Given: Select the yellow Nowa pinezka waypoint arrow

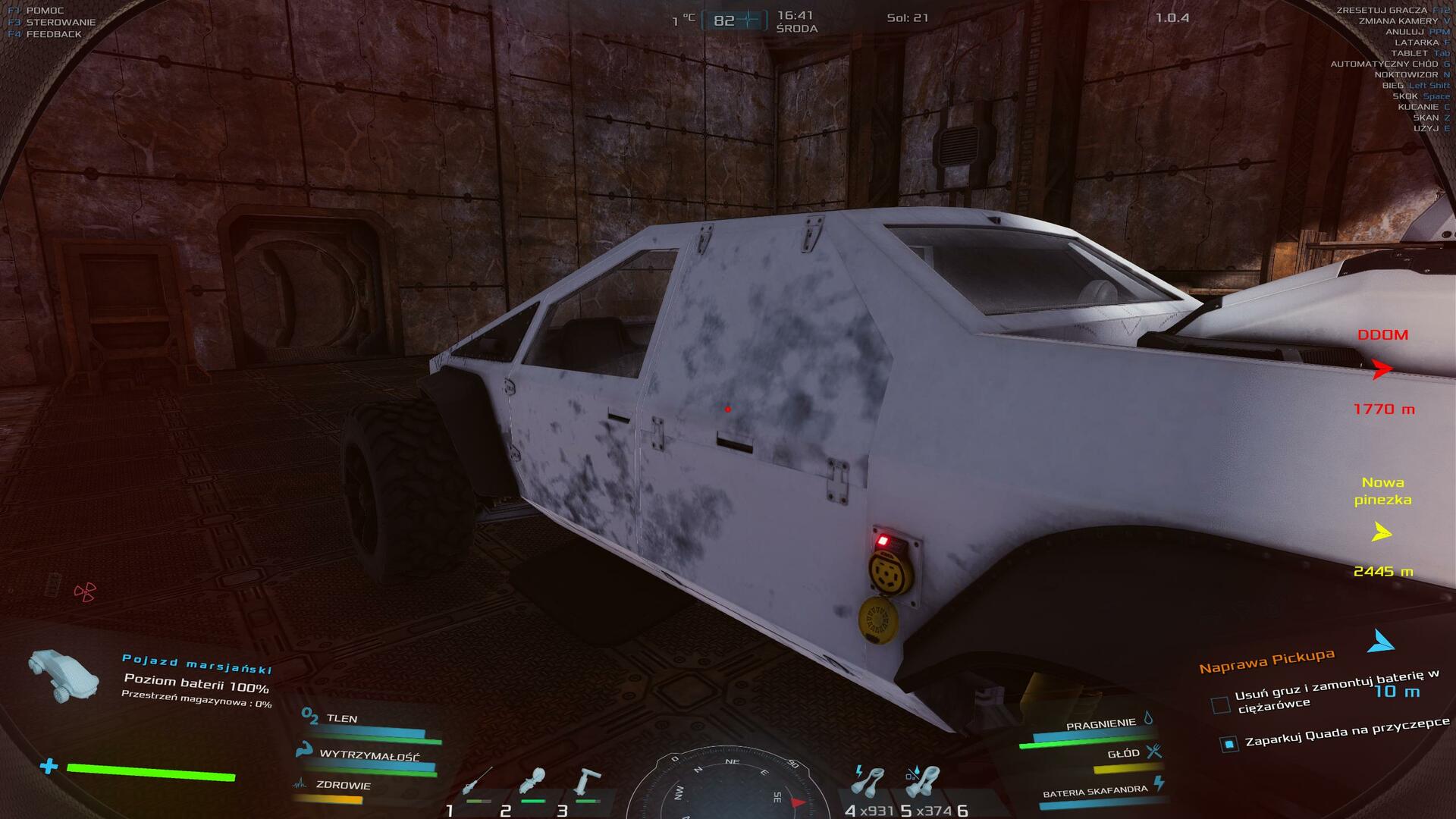Looking at the screenshot, I should [x=1382, y=532].
